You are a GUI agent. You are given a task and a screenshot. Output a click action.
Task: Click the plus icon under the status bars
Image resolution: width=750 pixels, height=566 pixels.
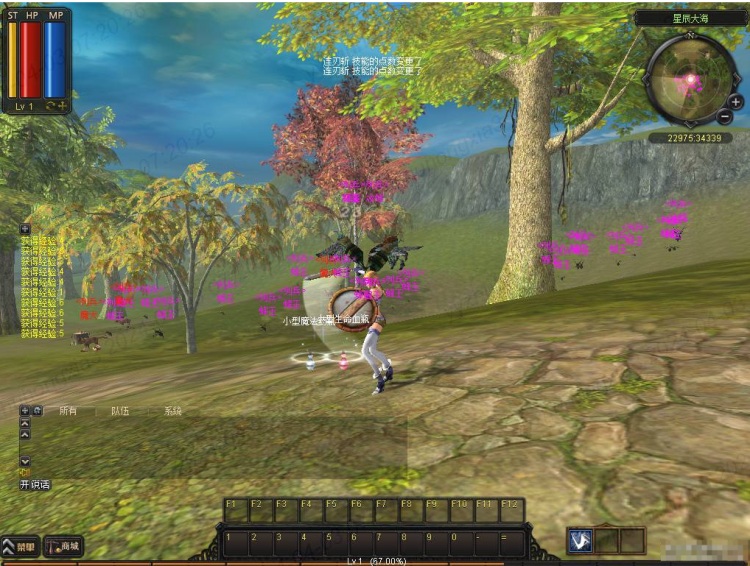(62, 106)
